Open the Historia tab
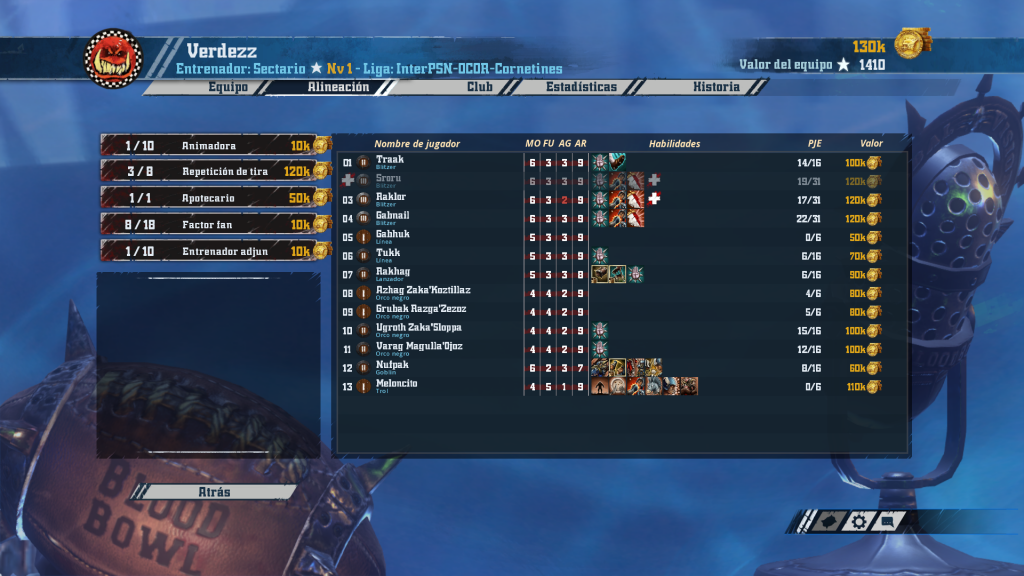Viewport: 1024px width, 576px height. pyautogui.click(x=716, y=87)
